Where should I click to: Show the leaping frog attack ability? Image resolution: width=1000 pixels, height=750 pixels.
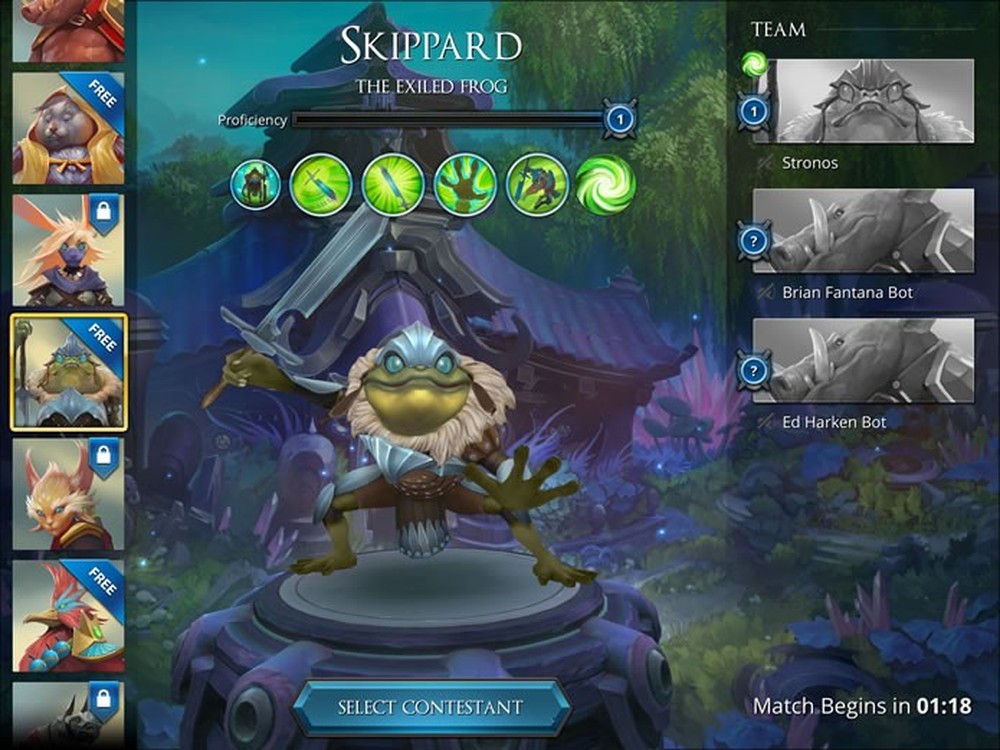pos(537,185)
